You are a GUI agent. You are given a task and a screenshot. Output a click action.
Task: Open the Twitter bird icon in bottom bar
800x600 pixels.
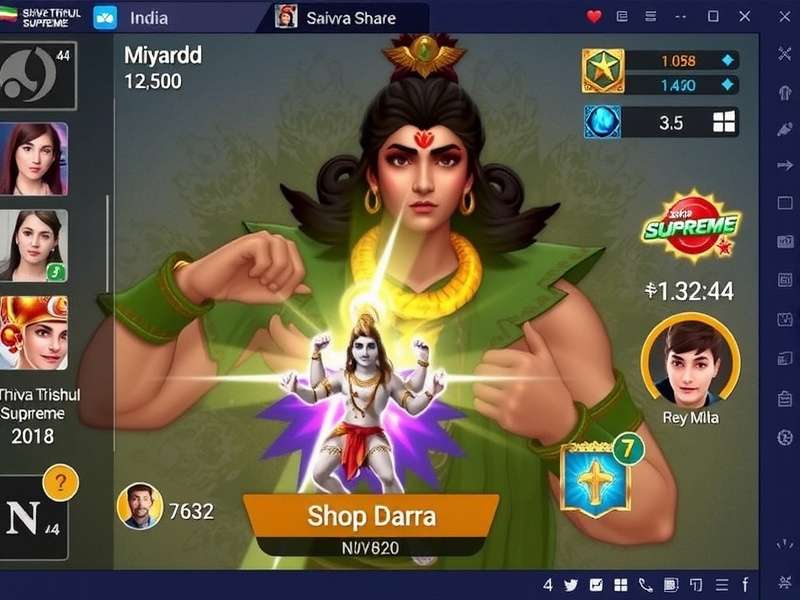click(x=571, y=585)
